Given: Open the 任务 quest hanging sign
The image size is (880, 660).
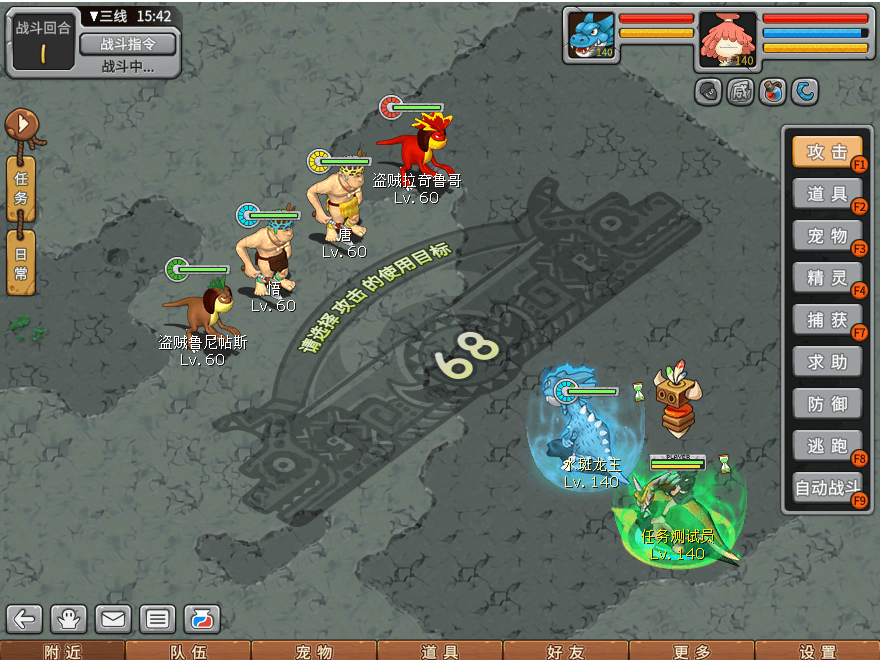Looking at the screenshot, I should 21,187.
